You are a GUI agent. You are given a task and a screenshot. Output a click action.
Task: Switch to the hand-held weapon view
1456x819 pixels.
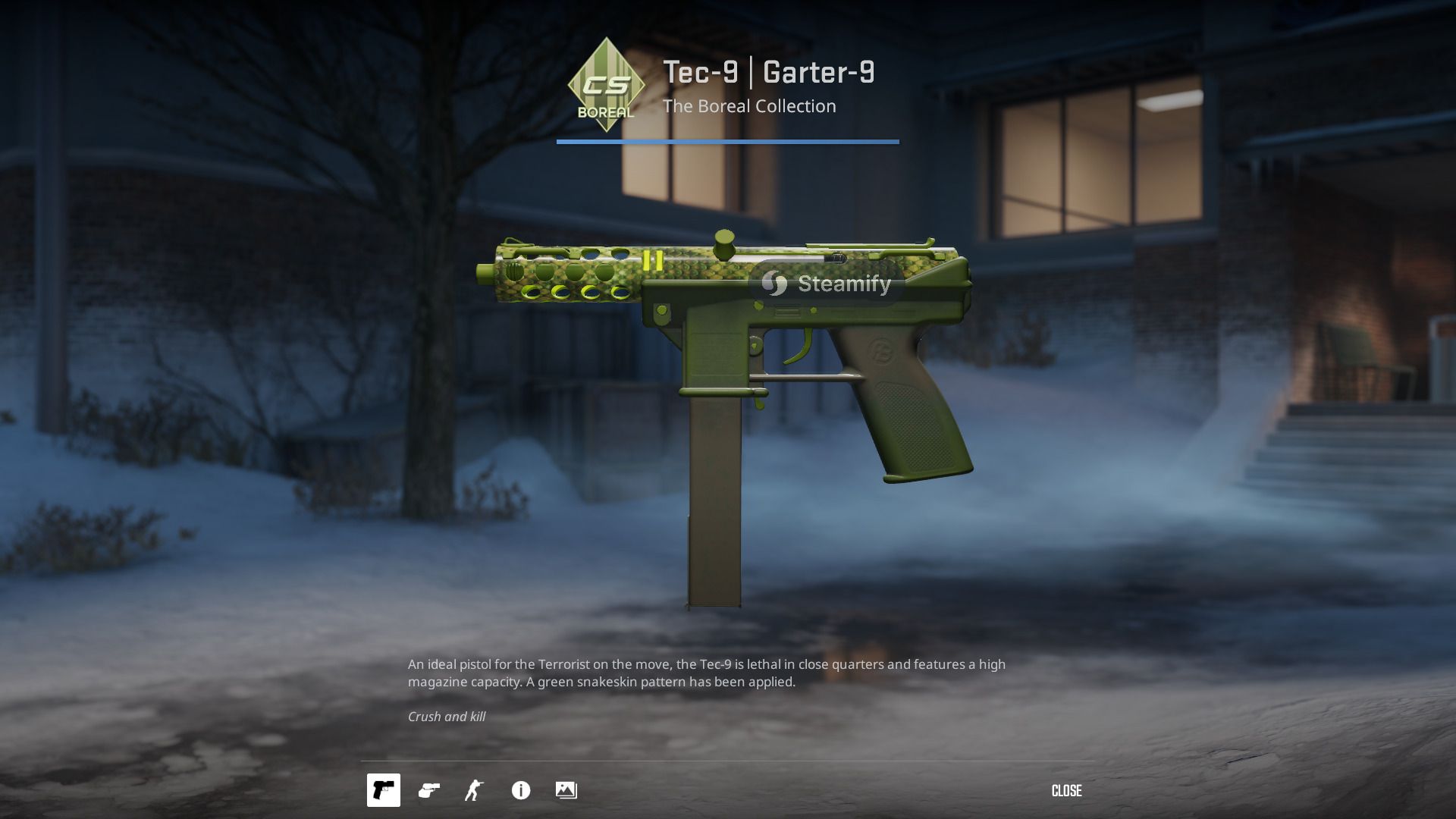pyautogui.click(x=429, y=790)
